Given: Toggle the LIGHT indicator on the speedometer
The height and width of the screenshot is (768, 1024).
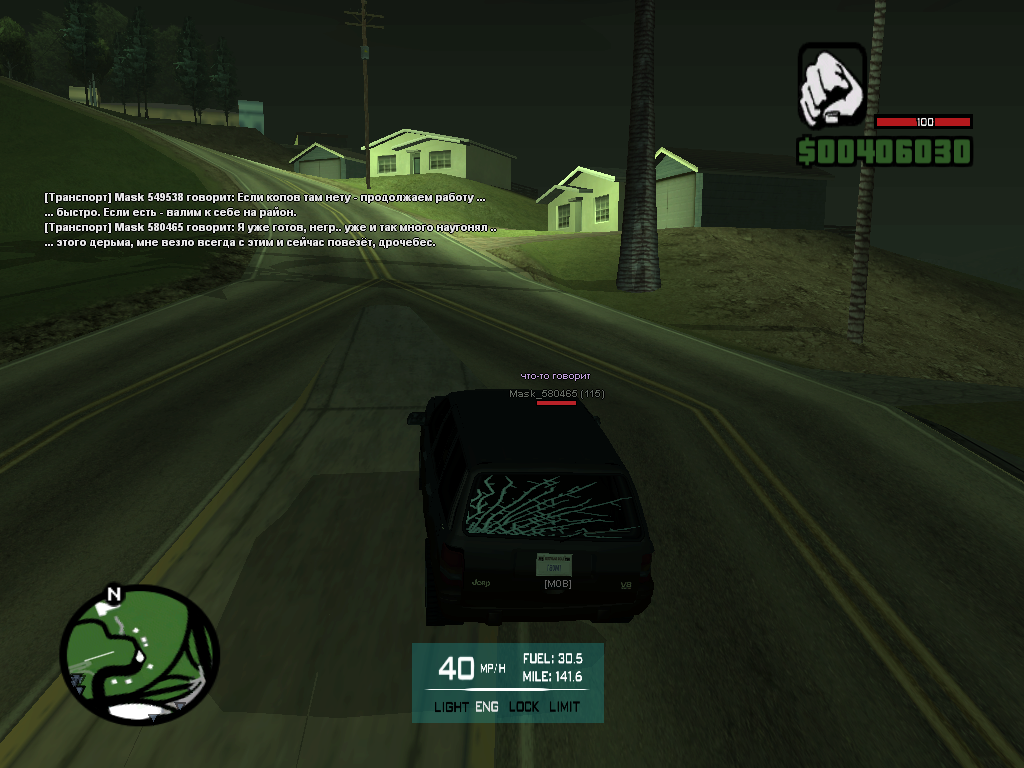Looking at the screenshot, I should tap(451, 707).
